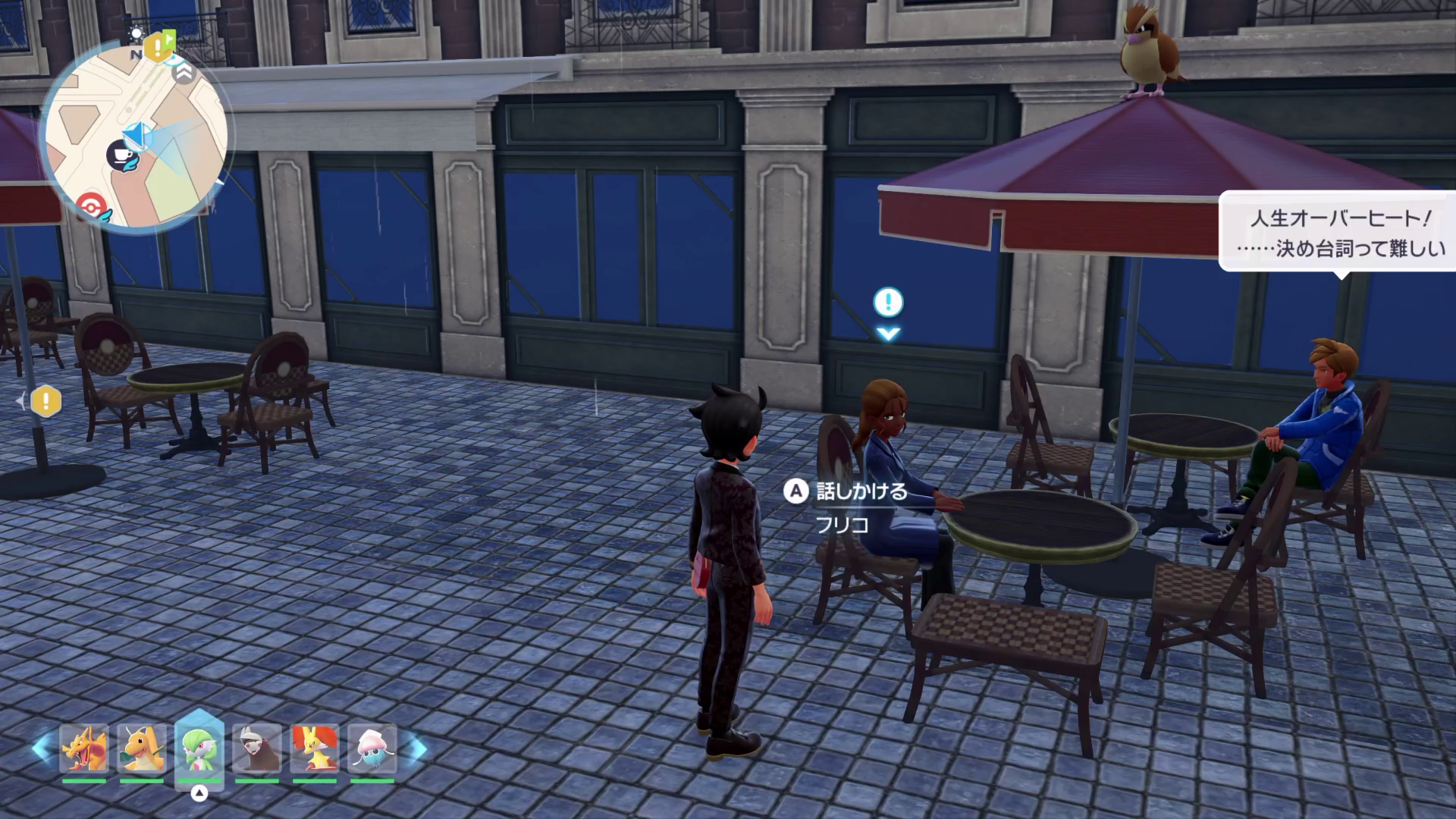Choose Delphox in the party bar

(x=315, y=748)
